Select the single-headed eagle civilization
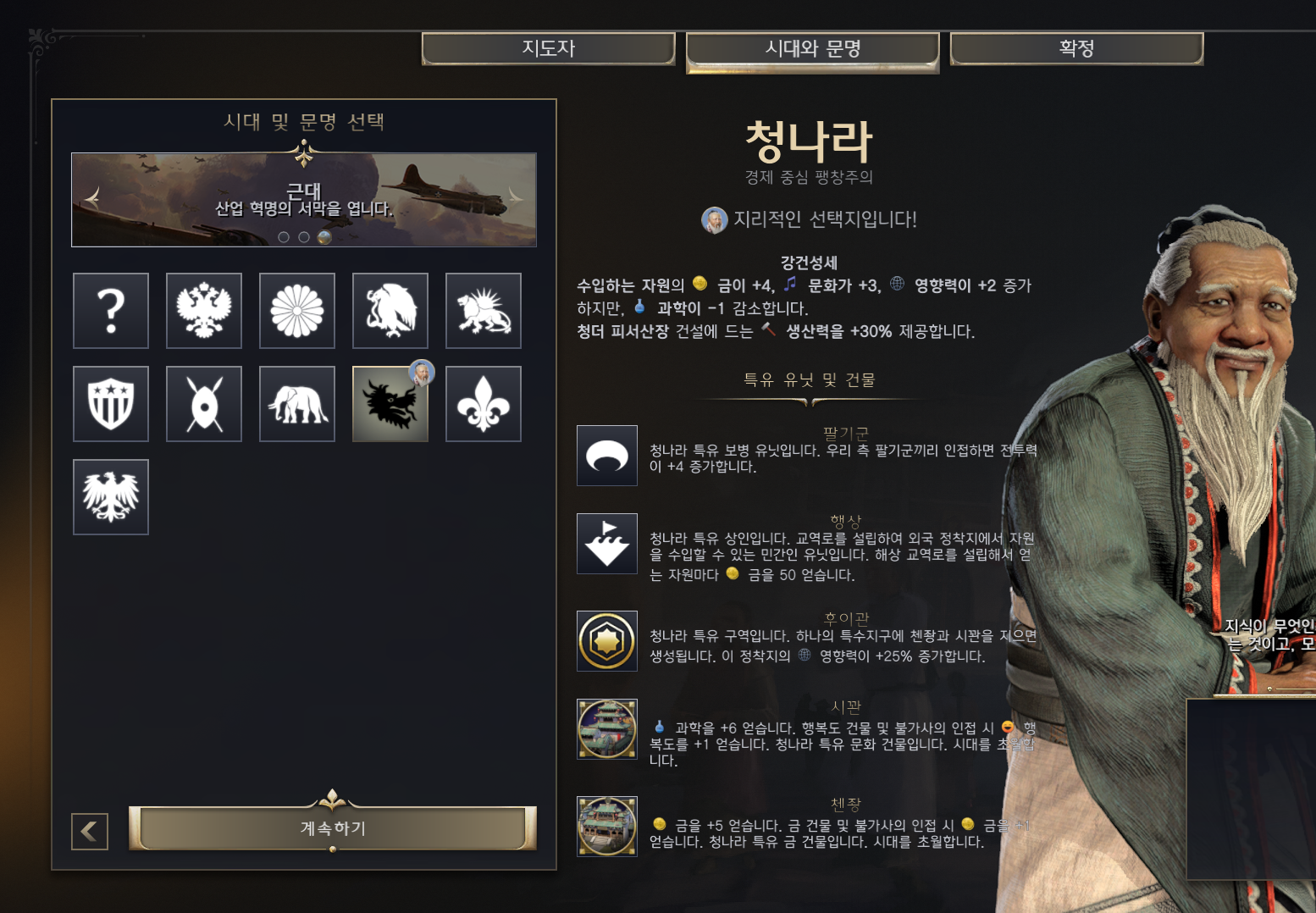The width and height of the screenshot is (1316, 913). point(111,497)
